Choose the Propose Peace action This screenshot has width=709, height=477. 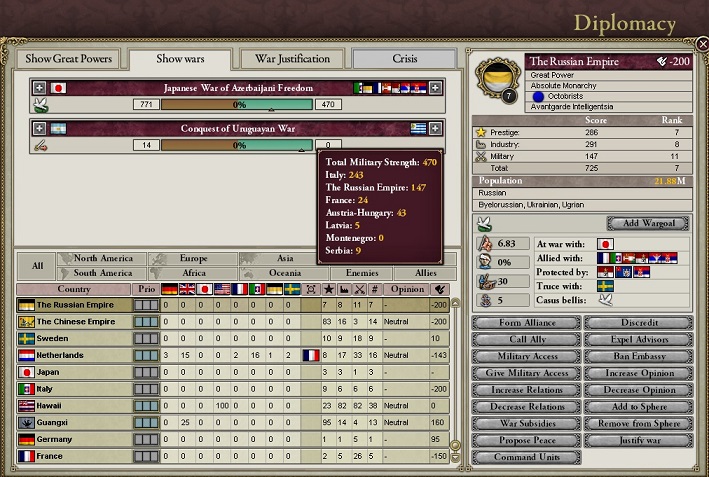point(525,441)
